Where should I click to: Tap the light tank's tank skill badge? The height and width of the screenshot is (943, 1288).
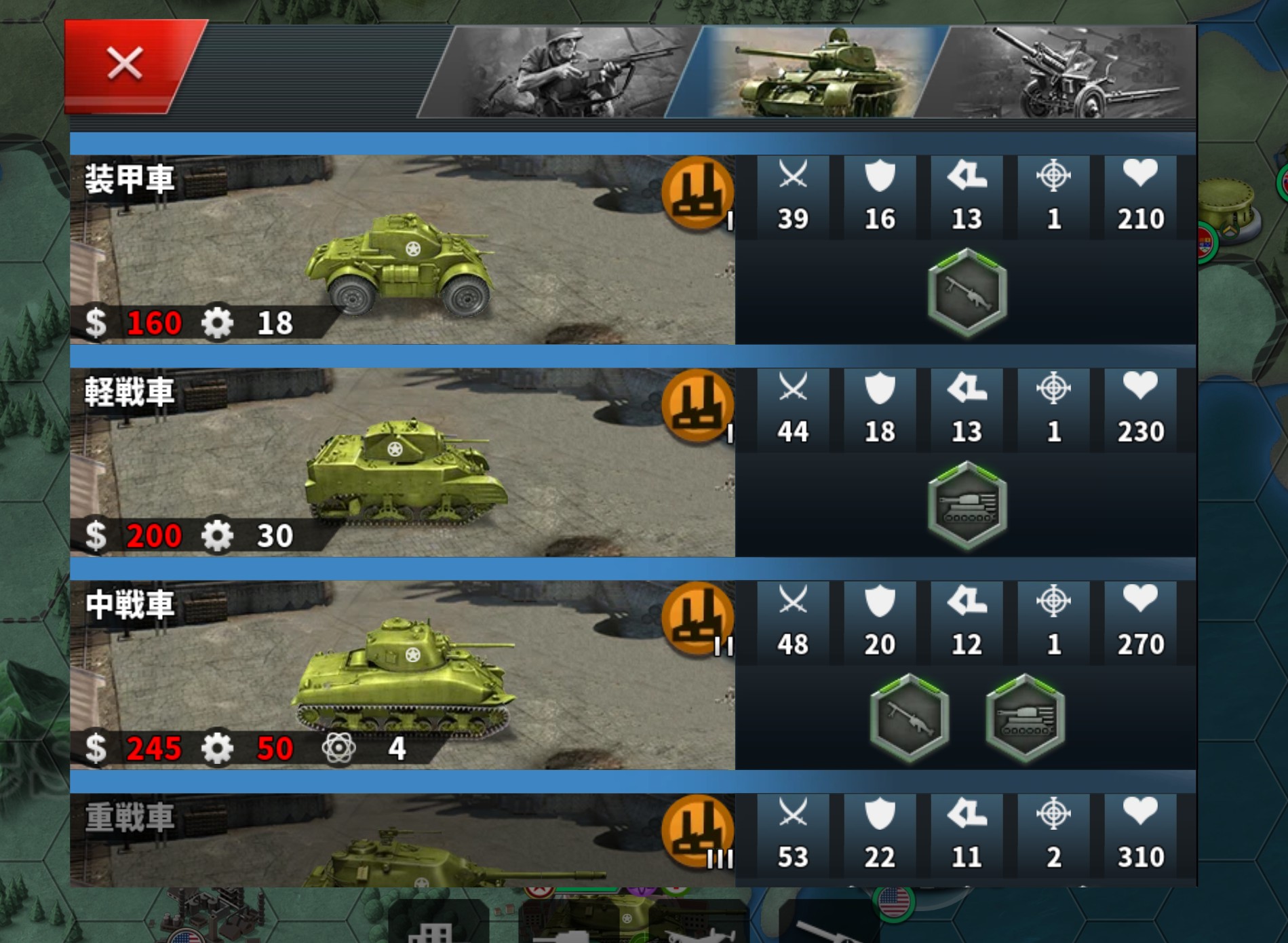[967, 505]
